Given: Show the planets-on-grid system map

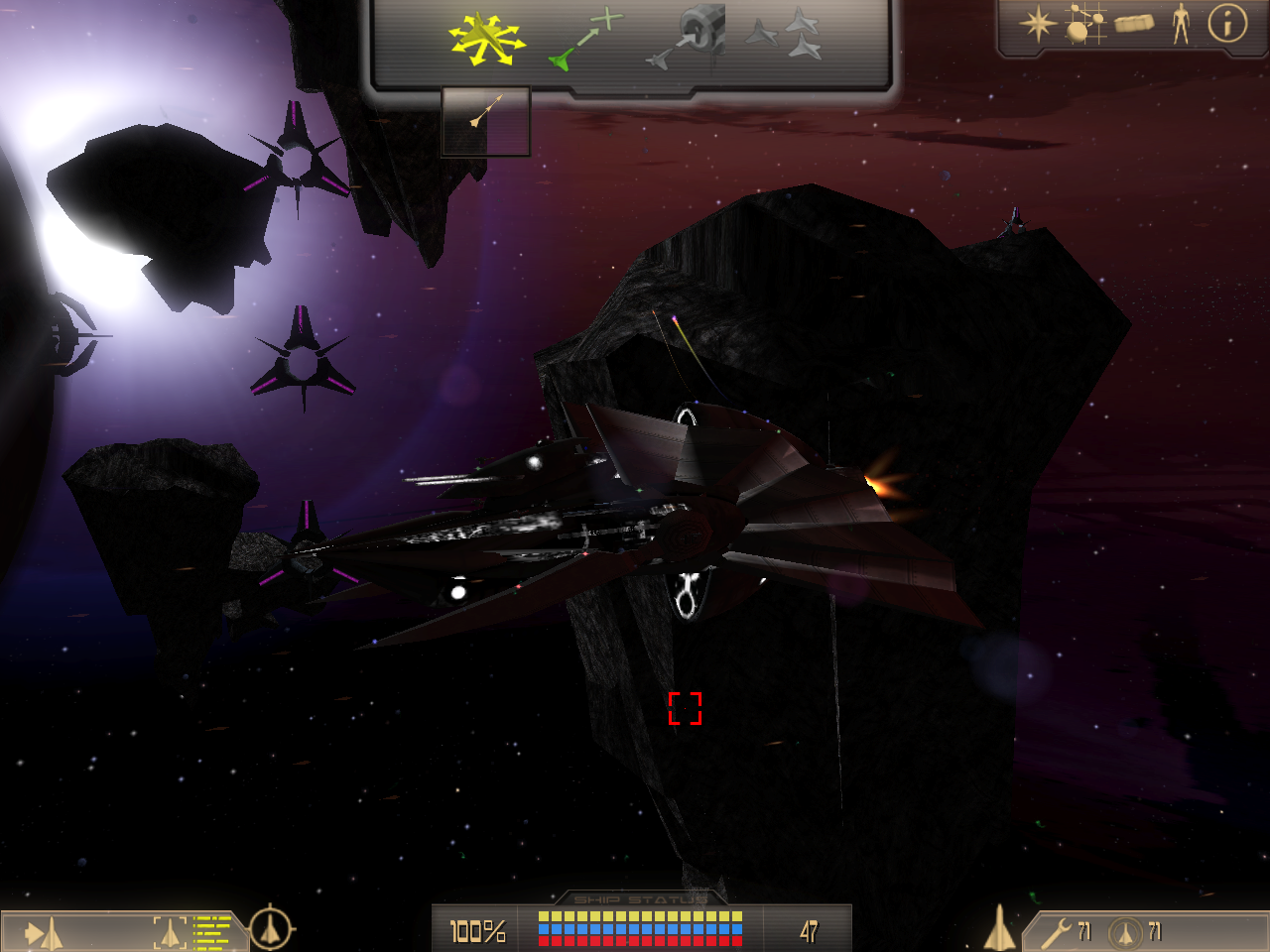Looking at the screenshot, I should pos(1084,24).
